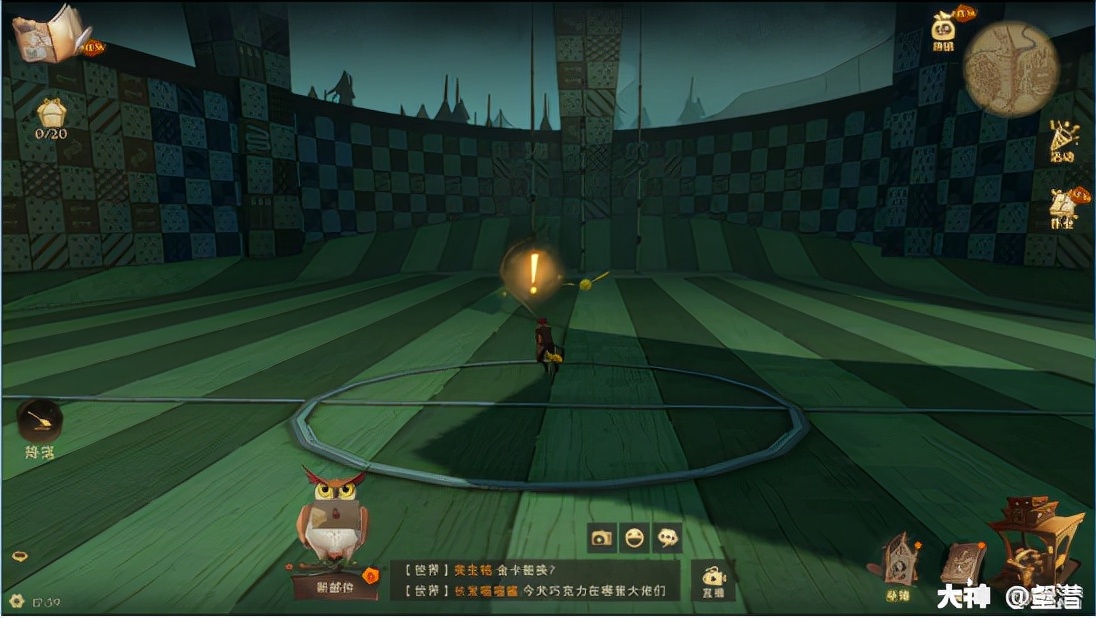Click the small gold ring icon above the gear

[19, 556]
